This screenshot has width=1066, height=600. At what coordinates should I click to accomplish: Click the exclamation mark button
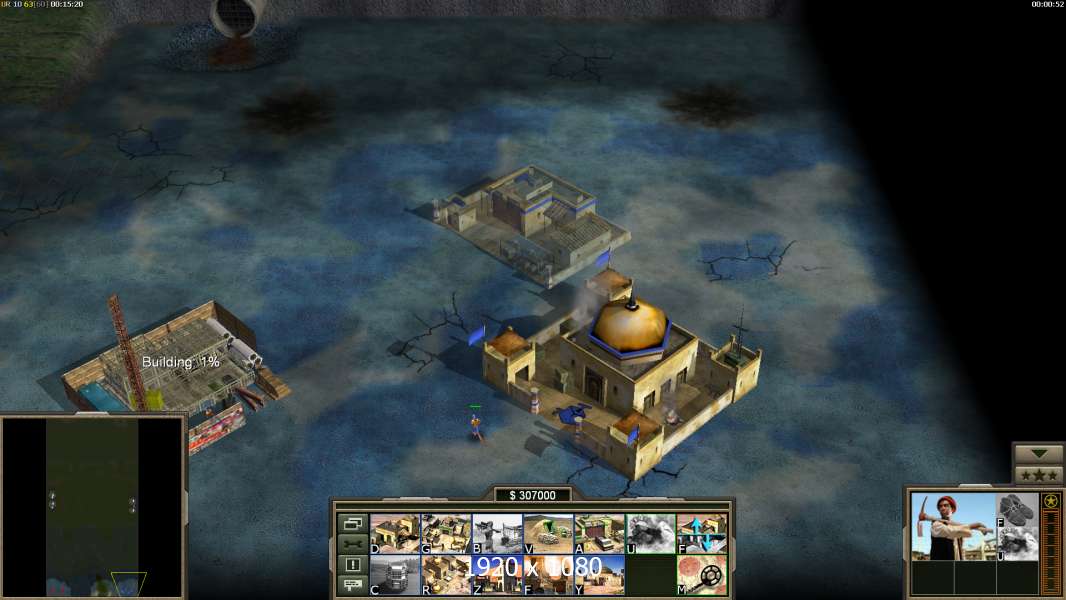pyautogui.click(x=352, y=565)
